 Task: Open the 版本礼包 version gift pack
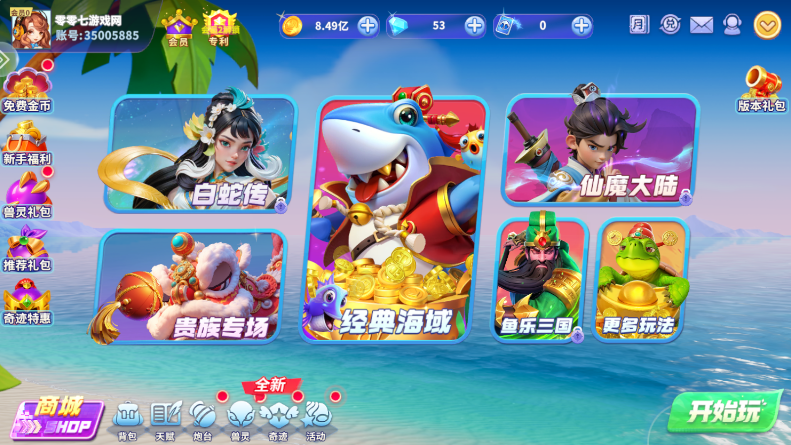pyautogui.click(x=762, y=88)
